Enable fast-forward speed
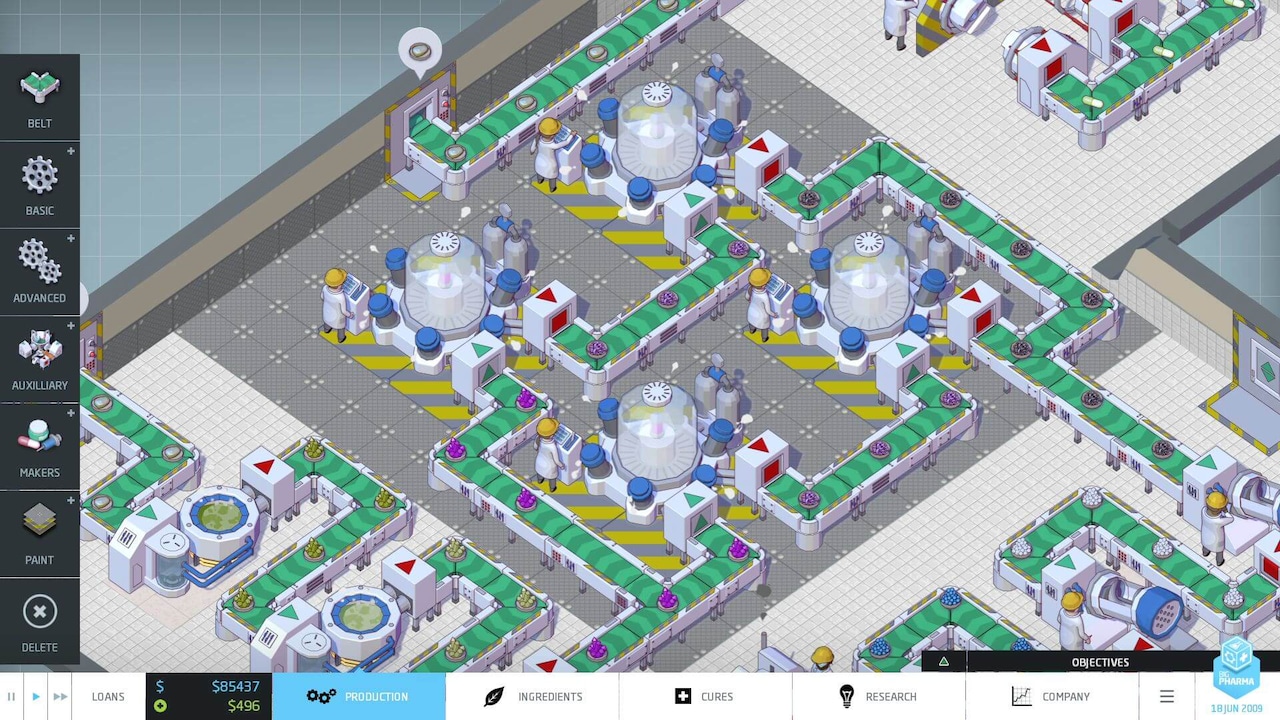The width and height of the screenshot is (1280, 720). [x=60, y=696]
